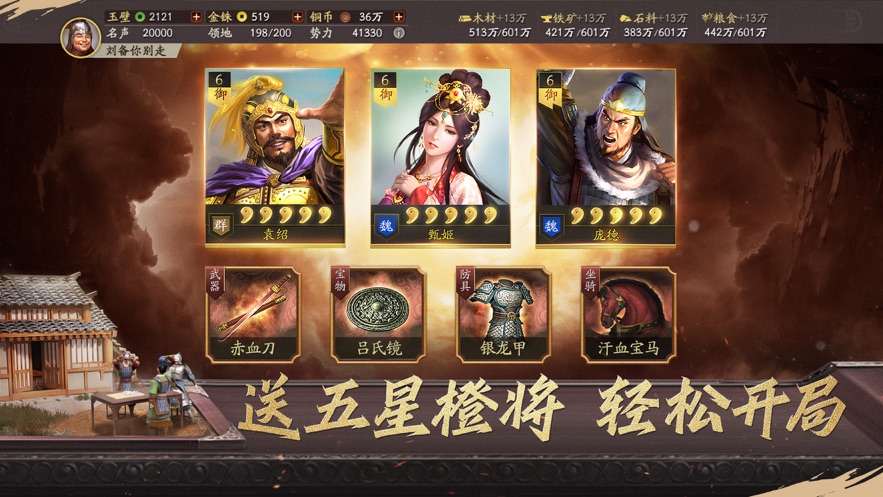Add more 铜币 with the plus button
This screenshot has height=497, width=883.
coord(399,17)
